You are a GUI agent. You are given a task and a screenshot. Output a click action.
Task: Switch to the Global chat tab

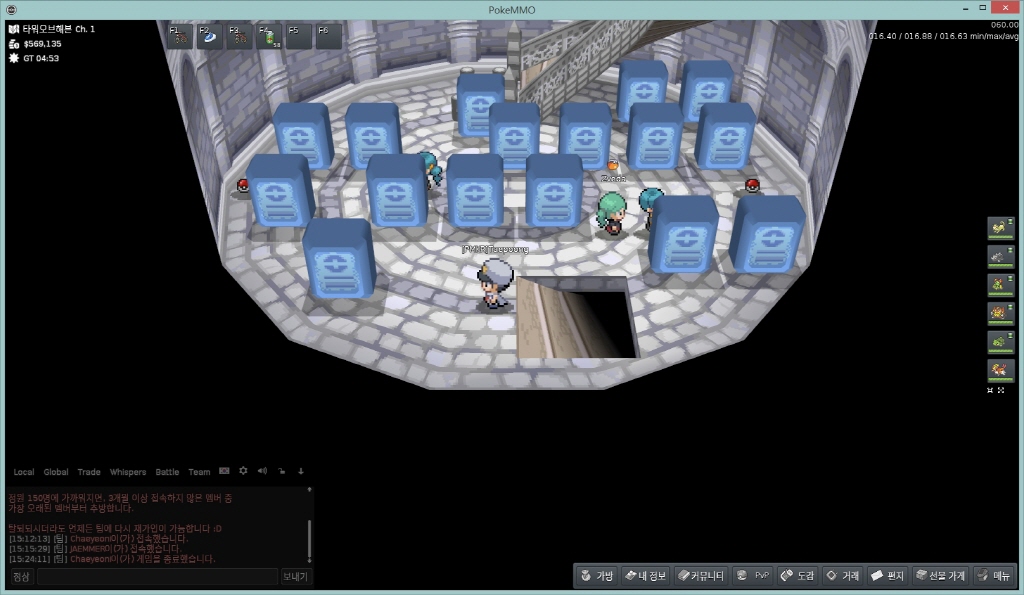tap(56, 472)
